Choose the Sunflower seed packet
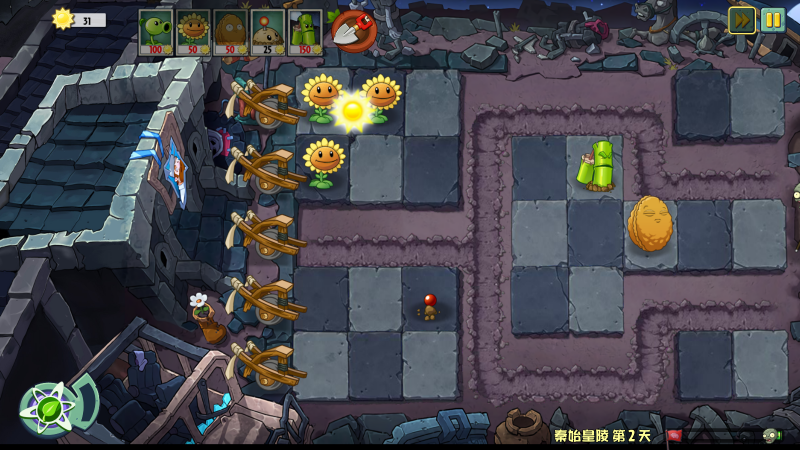Viewport: 800px width, 450px height. pos(192,32)
